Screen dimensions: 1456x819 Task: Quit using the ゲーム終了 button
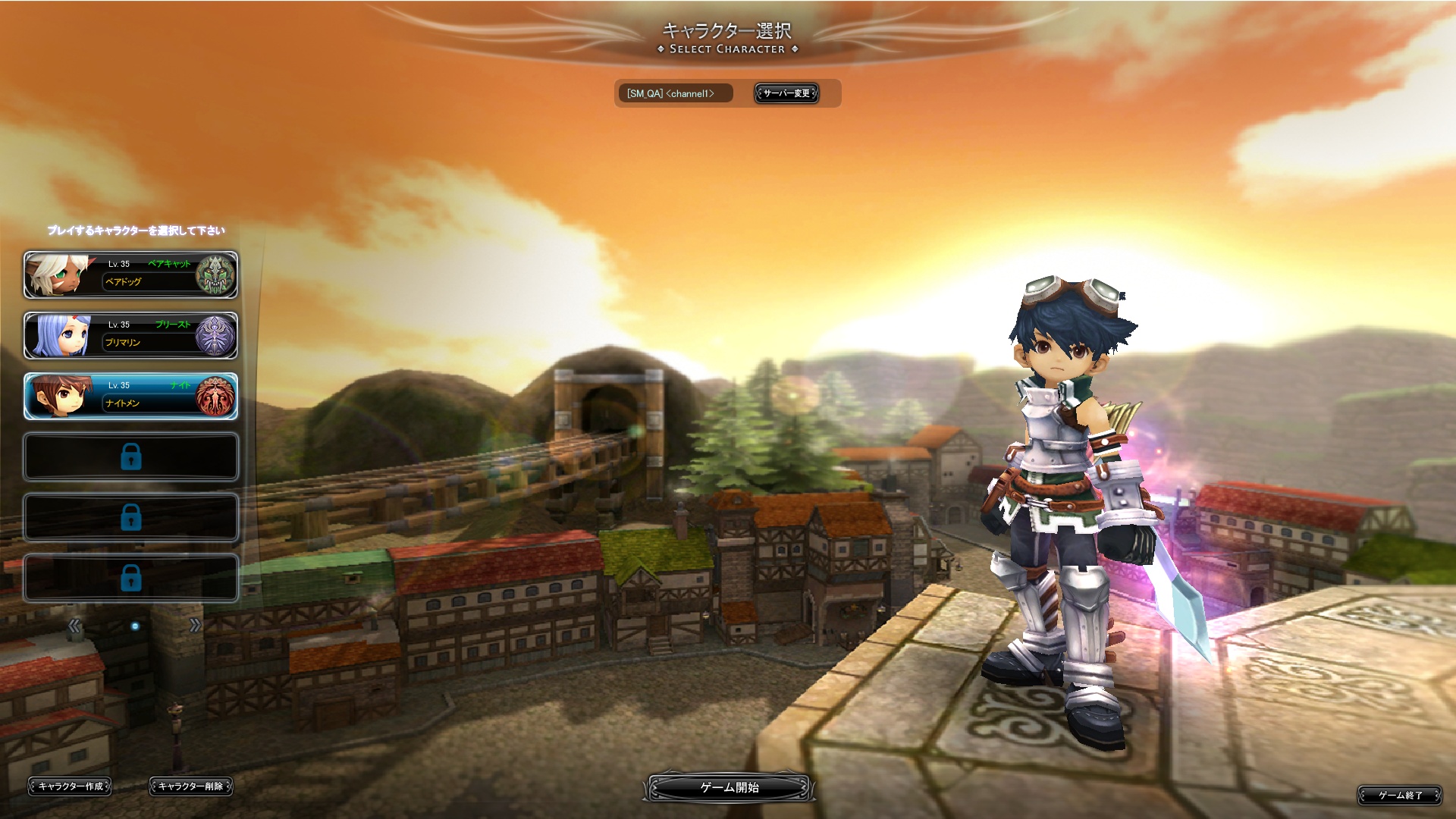(1399, 795)
